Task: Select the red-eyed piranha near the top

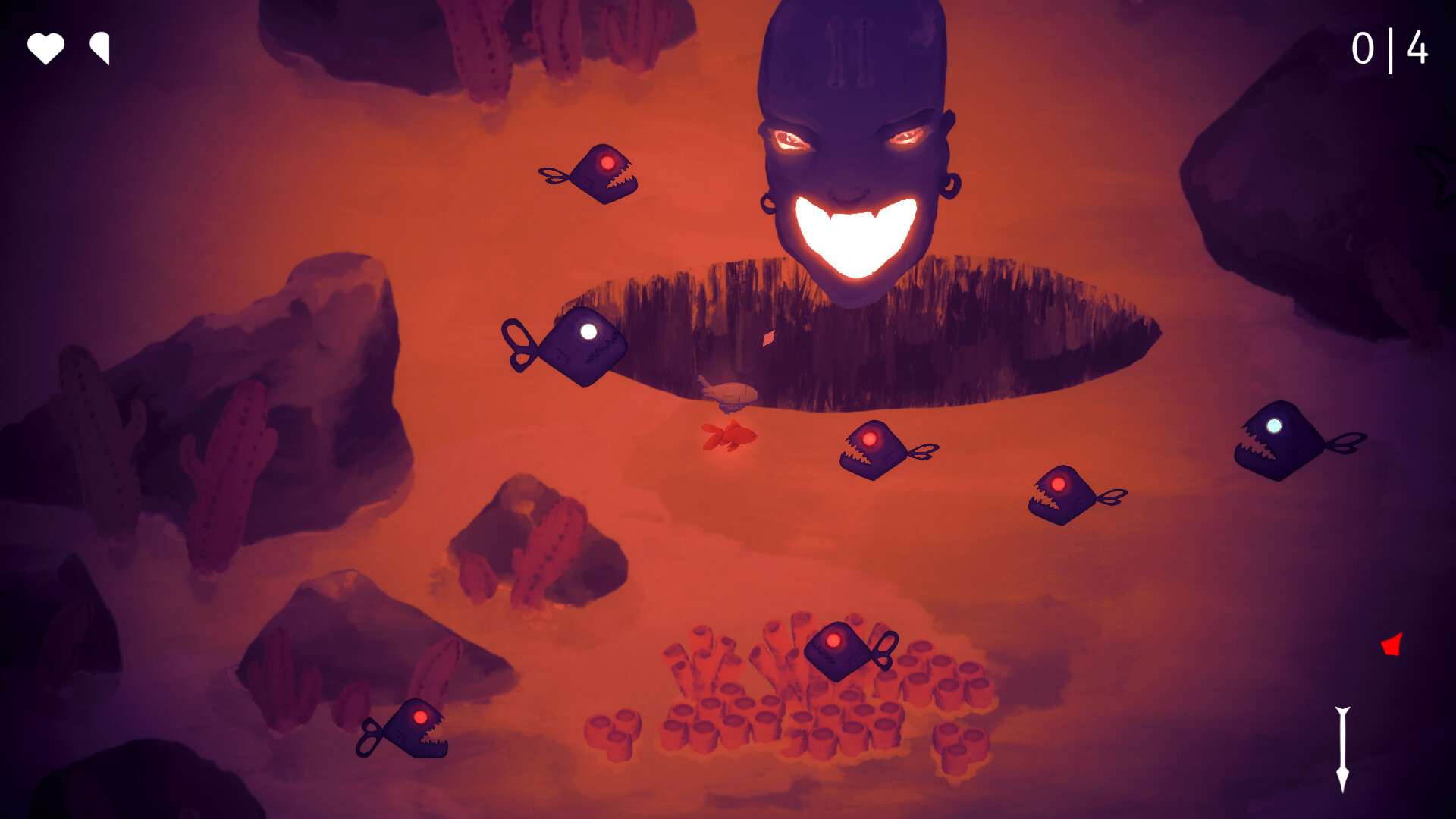Action: coord(604,171)
